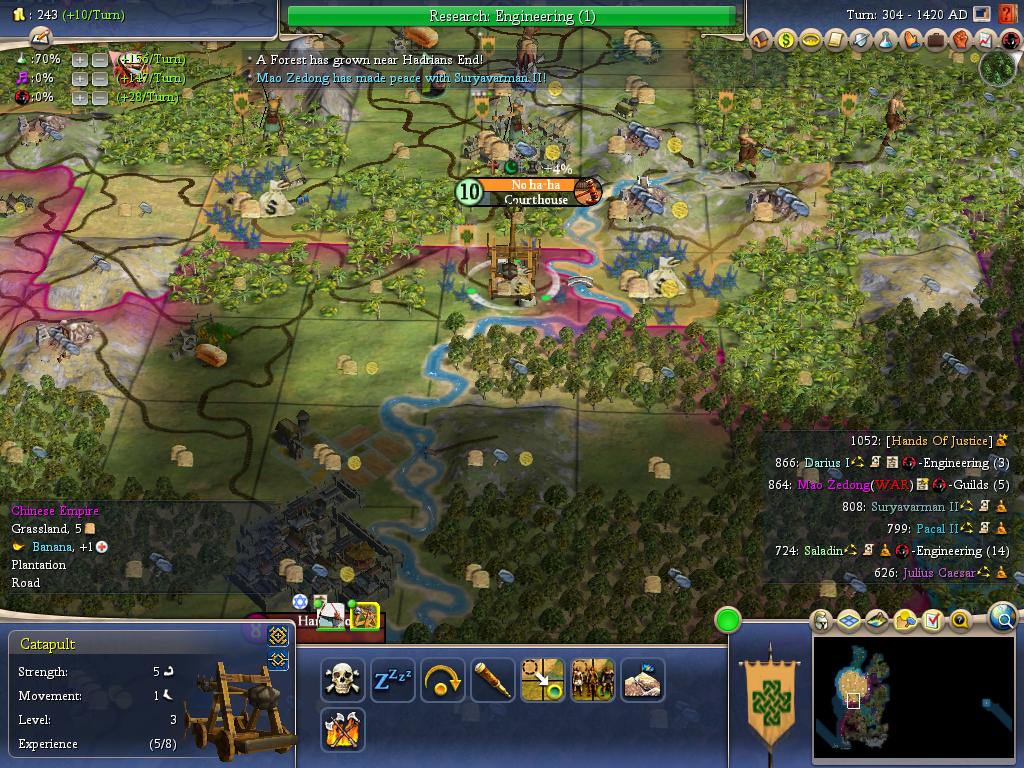Decrease the culture rate with minus button

click(x=100, y=78)
